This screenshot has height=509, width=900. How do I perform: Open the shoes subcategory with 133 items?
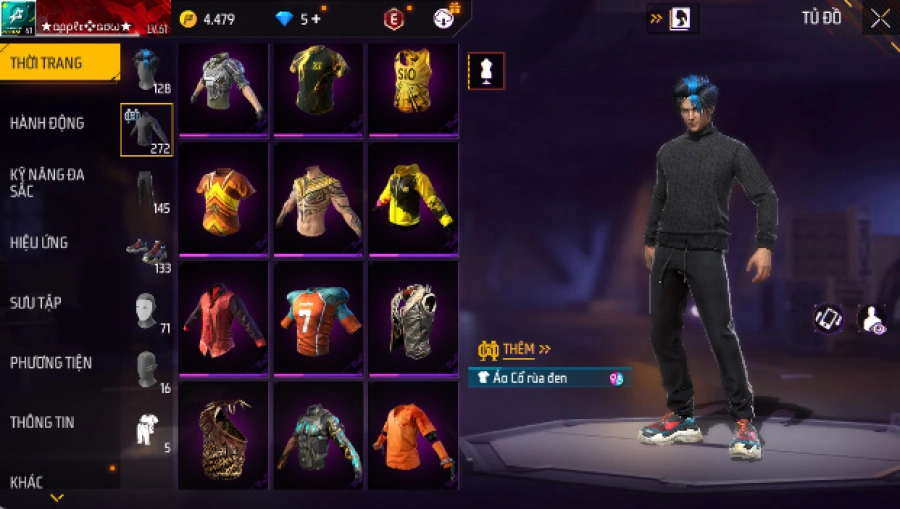146,250
